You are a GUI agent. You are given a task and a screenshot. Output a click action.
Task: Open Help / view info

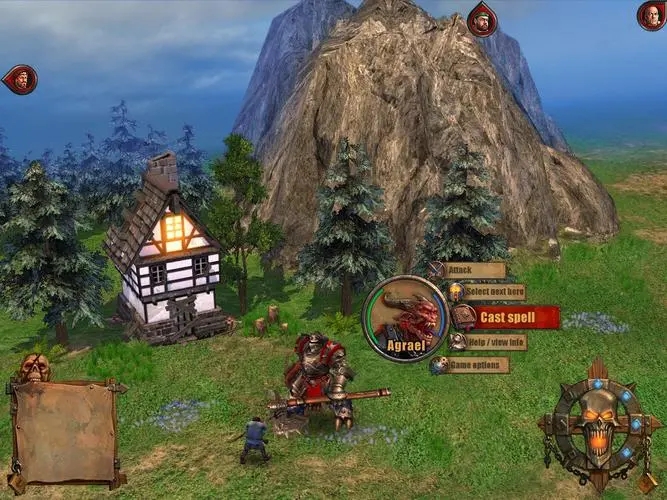coord(493,342)
